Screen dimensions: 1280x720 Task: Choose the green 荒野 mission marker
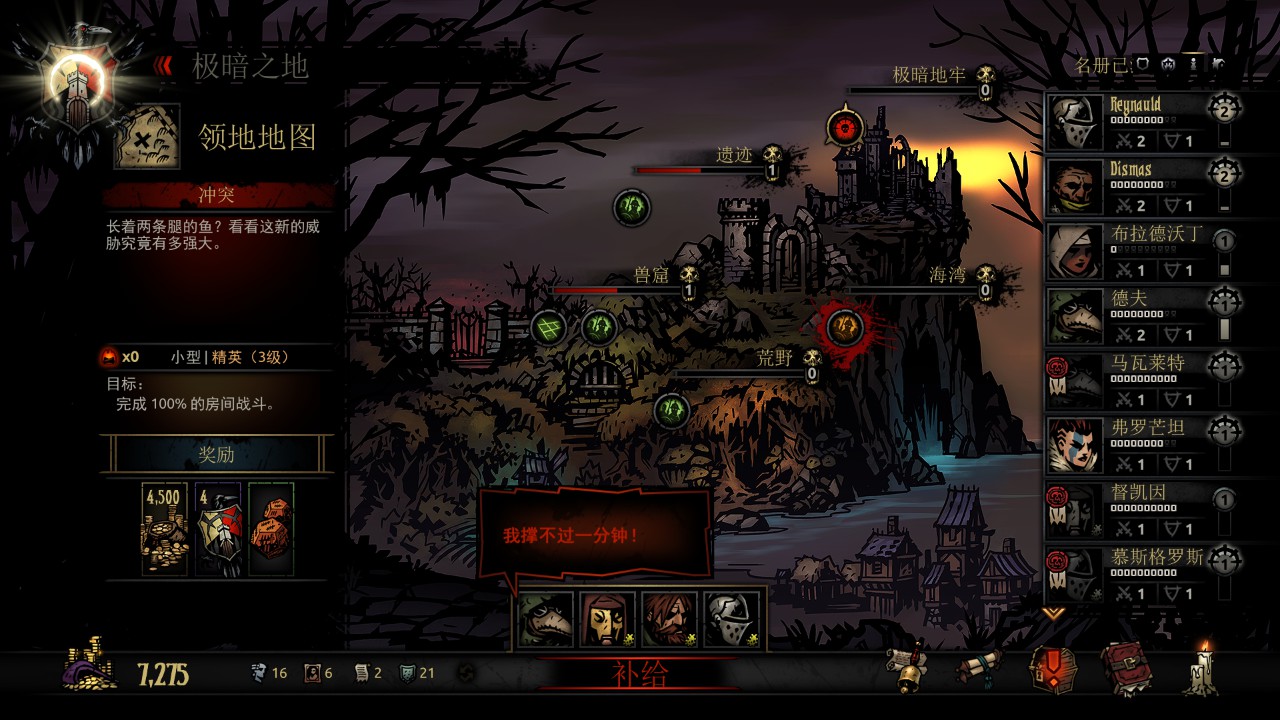pyautogui.click(x=672, y=409)
